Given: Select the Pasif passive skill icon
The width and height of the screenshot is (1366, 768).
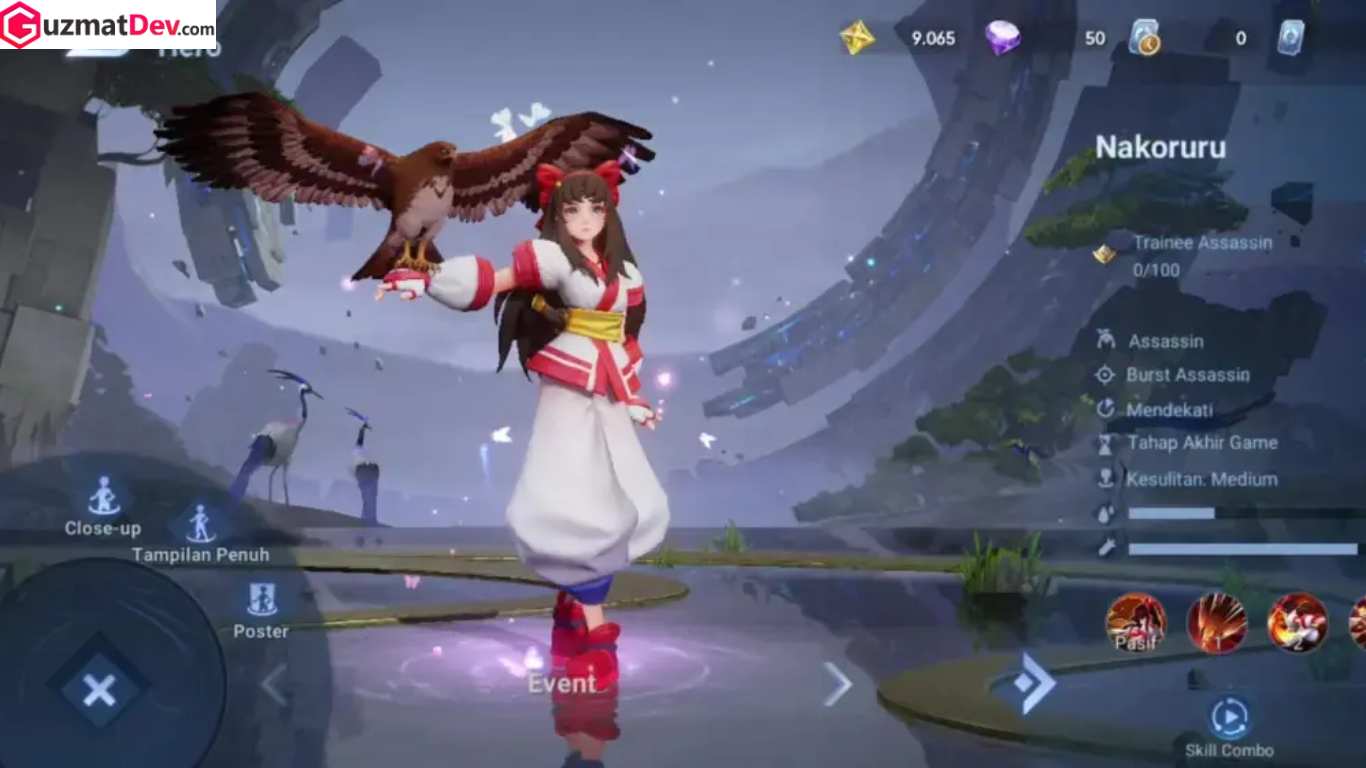Looking at the screenshot, I should pos(1136,622).
